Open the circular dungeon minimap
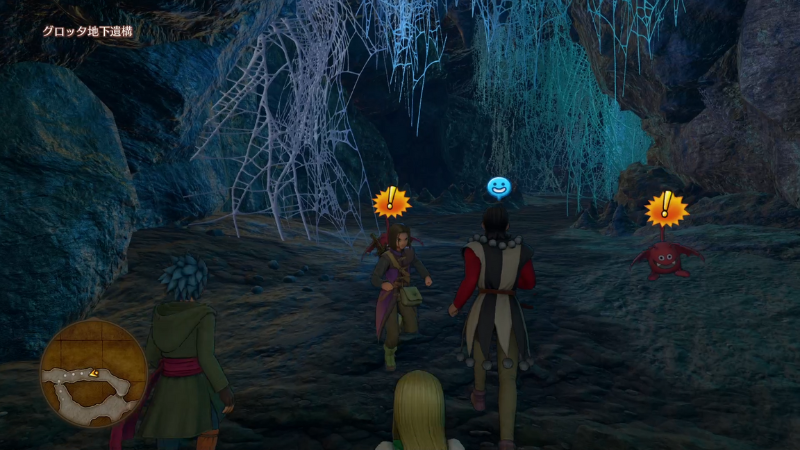800x450 pixels. (x=93, y=374)
